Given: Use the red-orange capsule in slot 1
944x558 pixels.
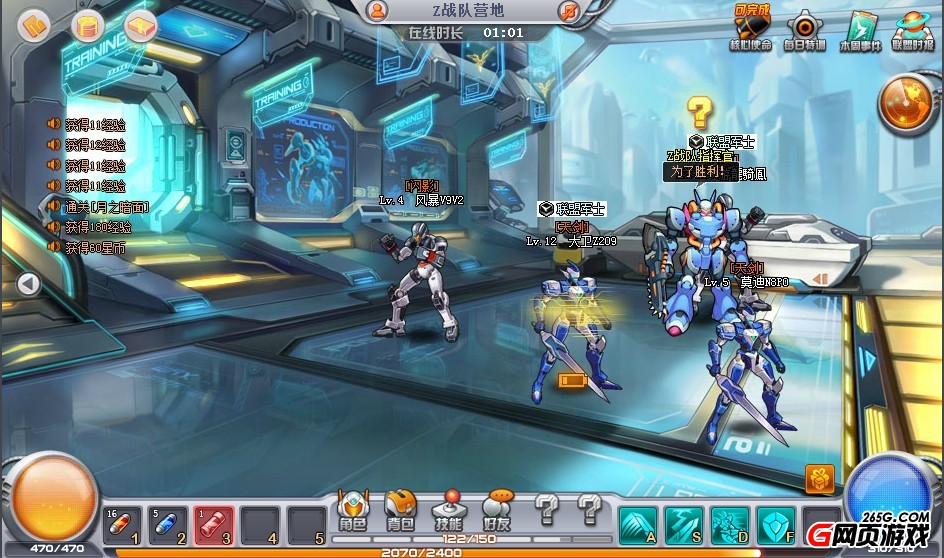Looking at the screenshot, I should pyautogui.click(x=122, y=525).
